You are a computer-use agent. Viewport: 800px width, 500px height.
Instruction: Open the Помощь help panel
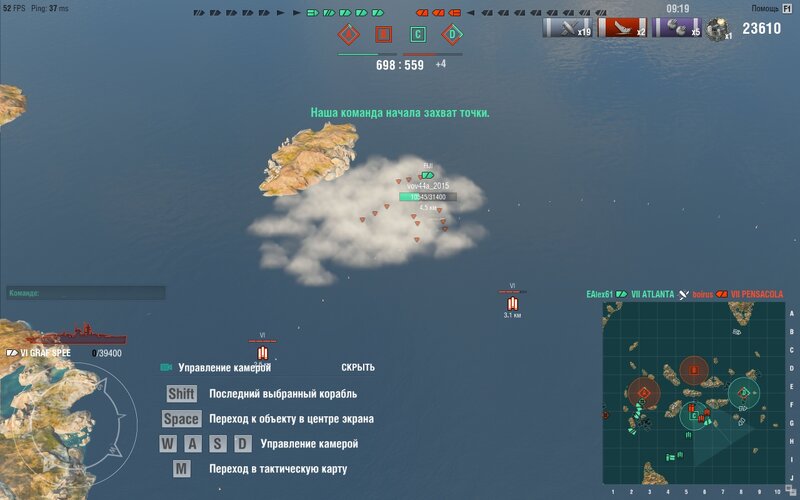[772, 8]
